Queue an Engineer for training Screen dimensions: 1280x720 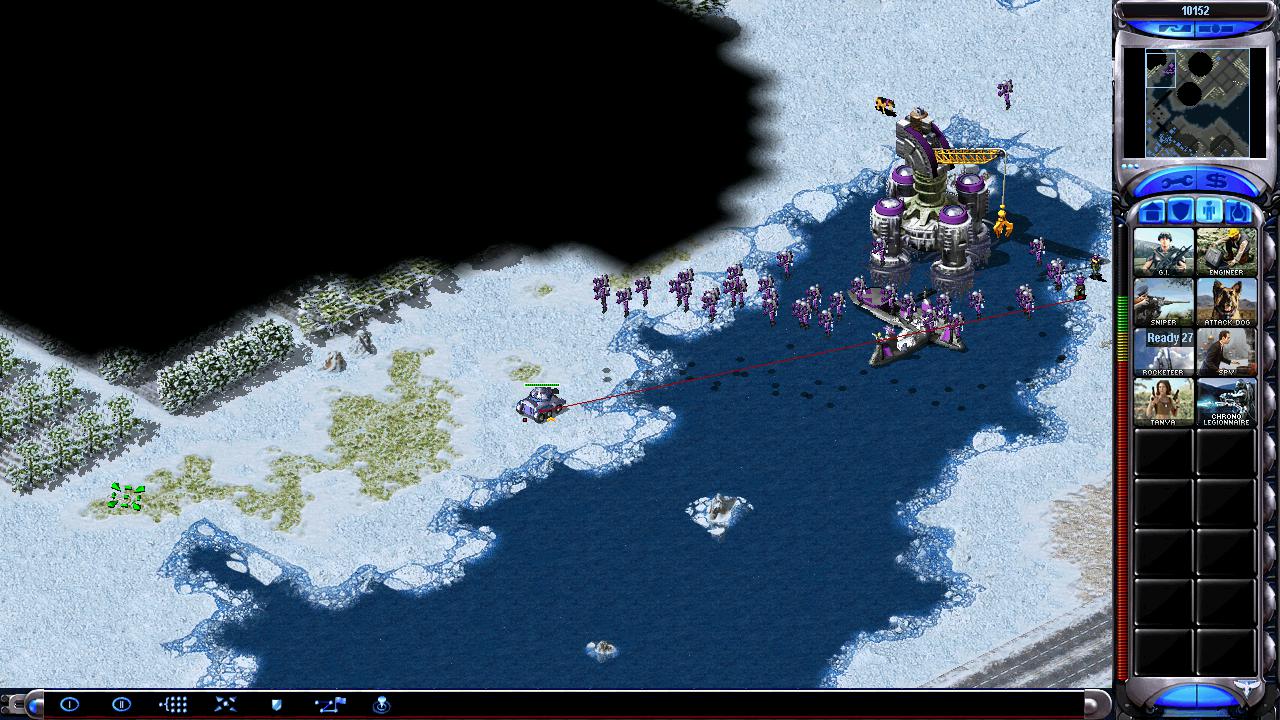[1226, 252]
